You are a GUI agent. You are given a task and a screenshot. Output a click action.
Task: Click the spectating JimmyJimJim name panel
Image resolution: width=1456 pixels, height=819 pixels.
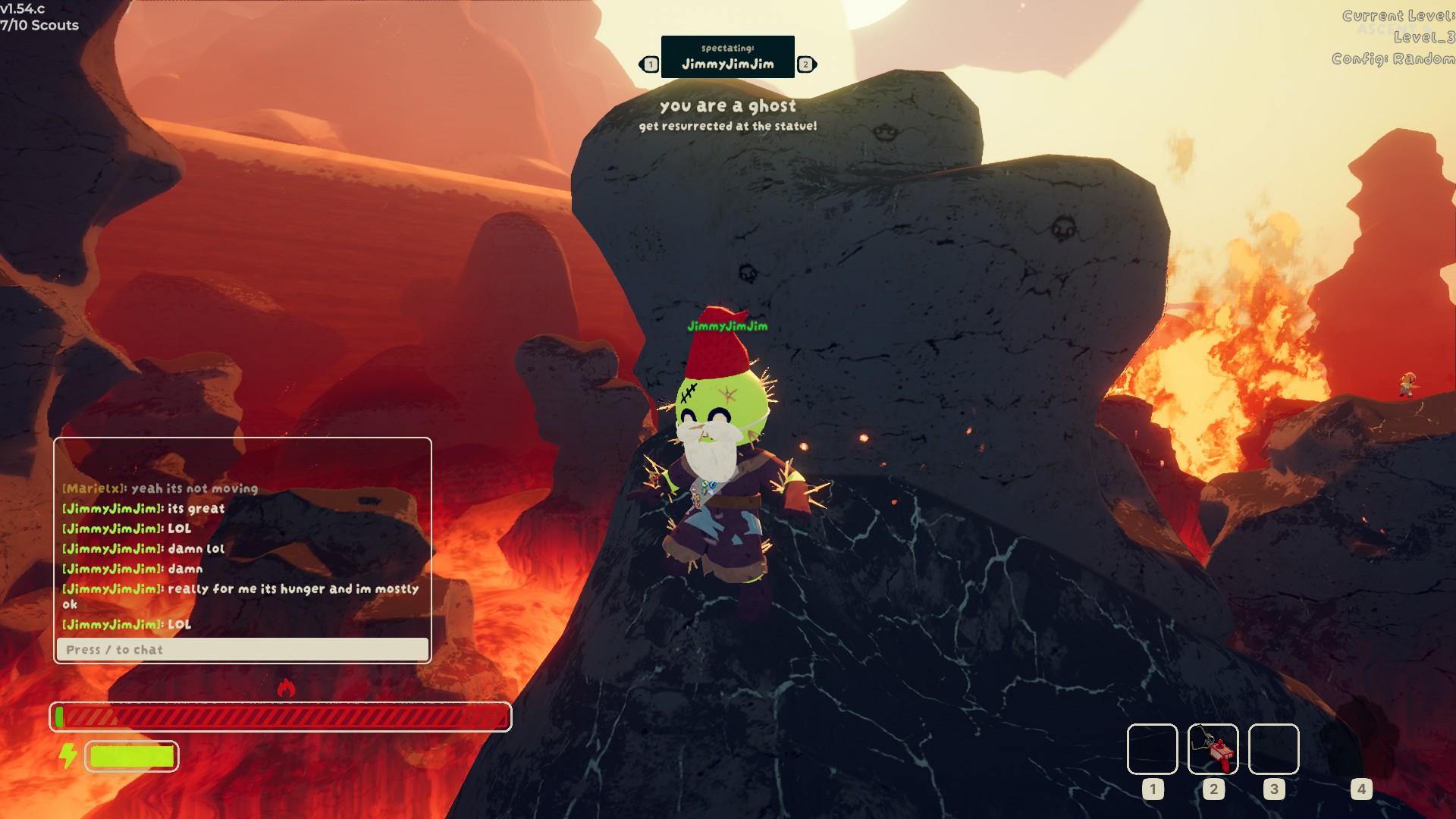click(x=727, y=57)
